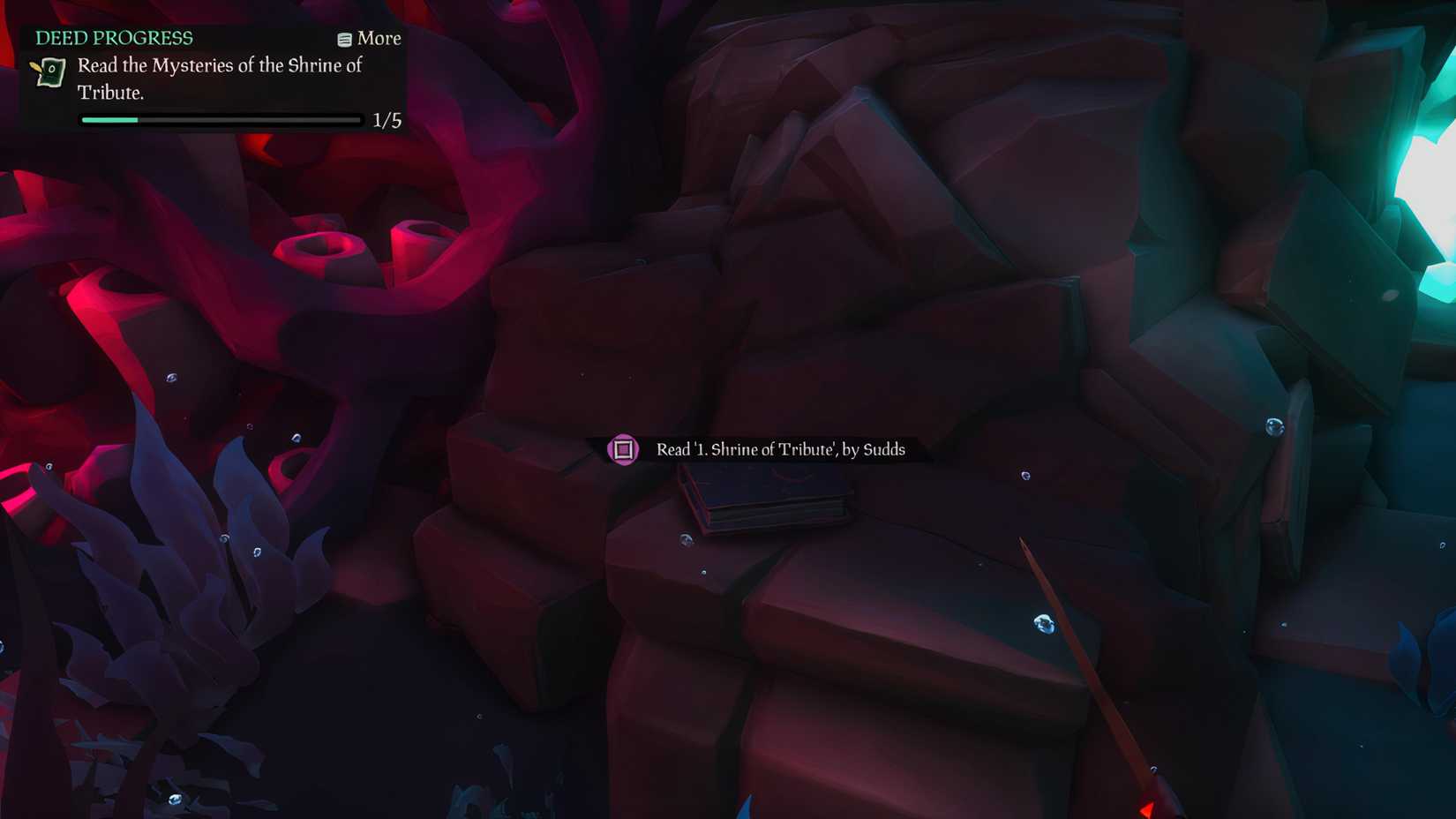This screenshot has height=819, width=1456.
Task: Click the 'by Sudds' author text
Action: [x=873, y=450]
